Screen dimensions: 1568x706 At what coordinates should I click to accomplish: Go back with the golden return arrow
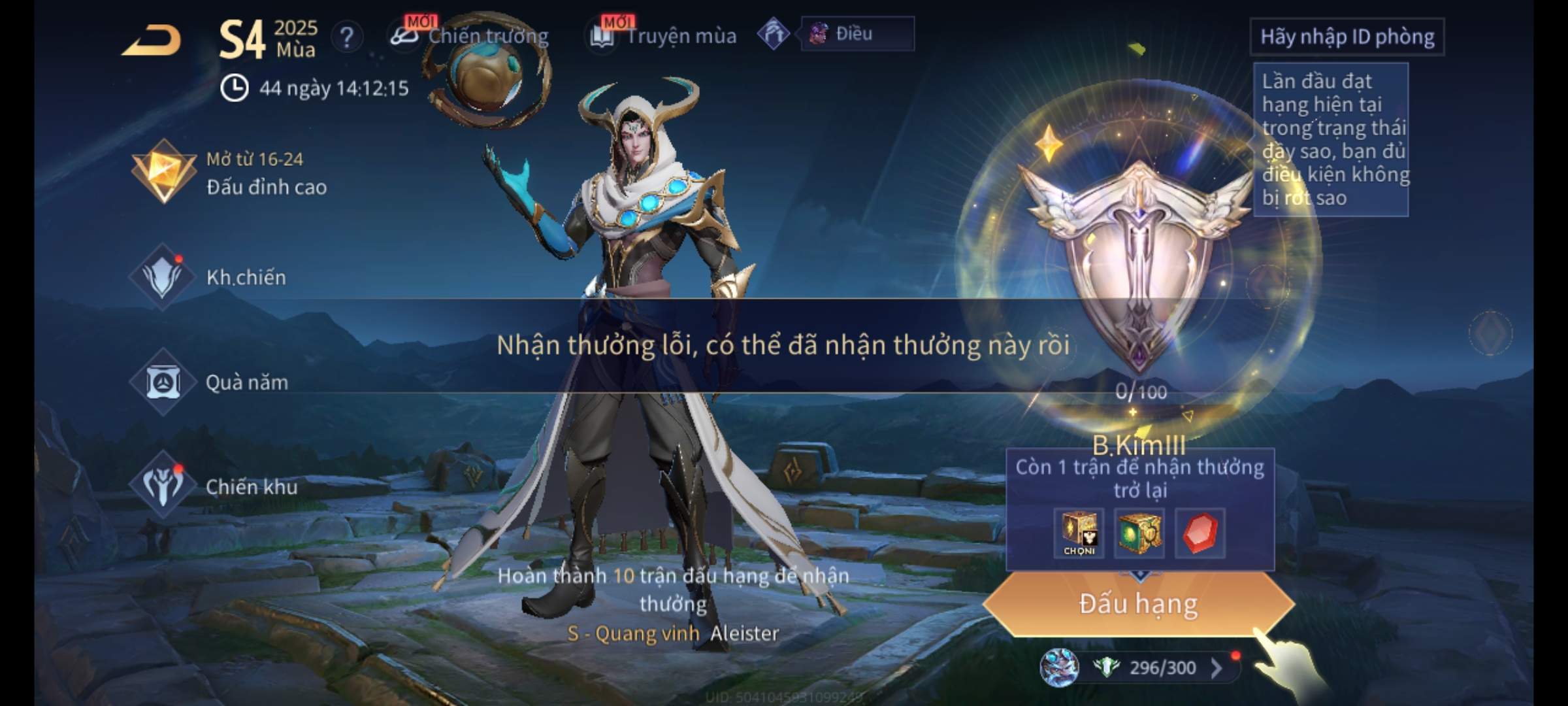[152, 41]
